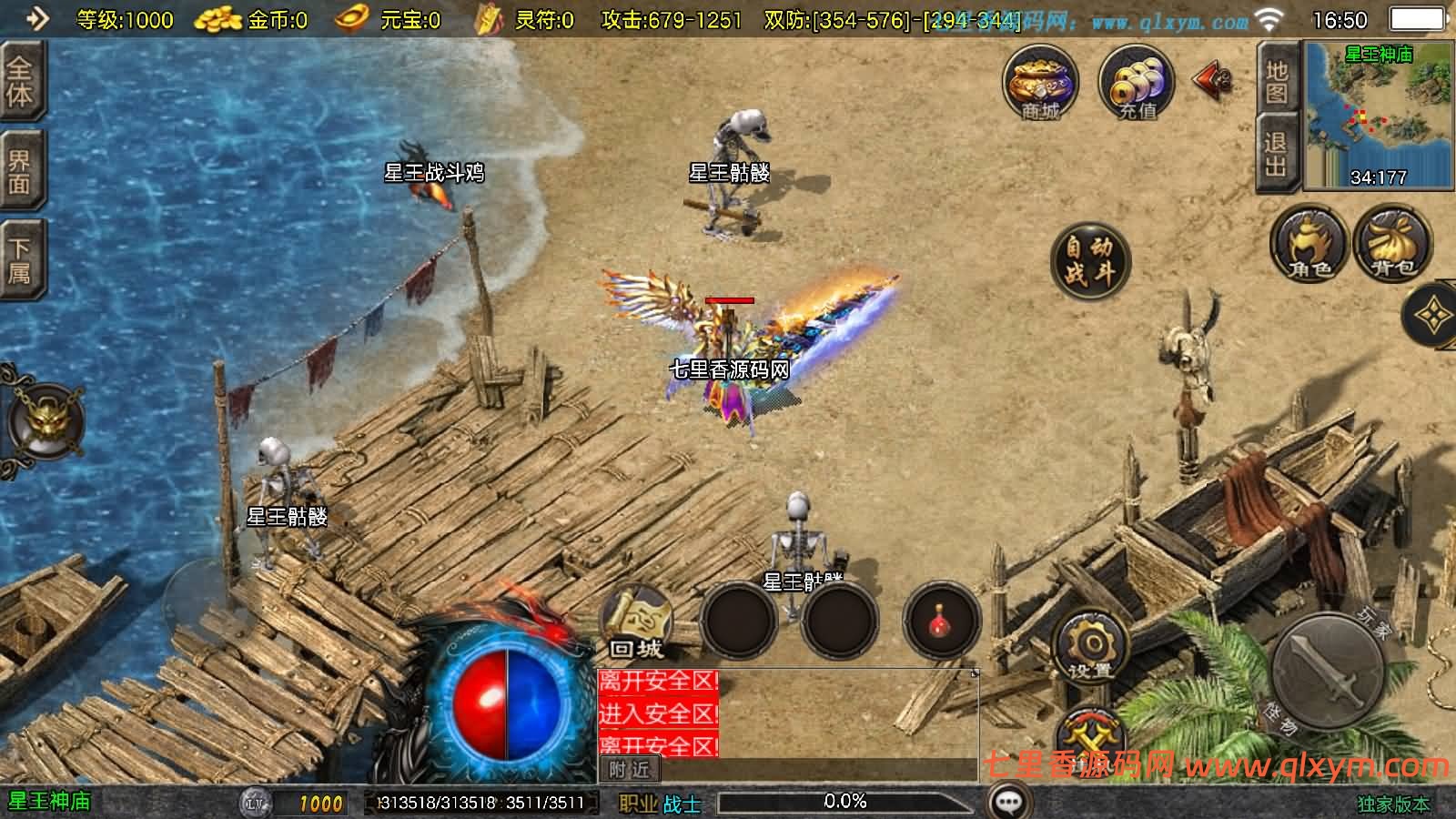
Task: Open the 地图 map
Action: (x=1277, y=81)
